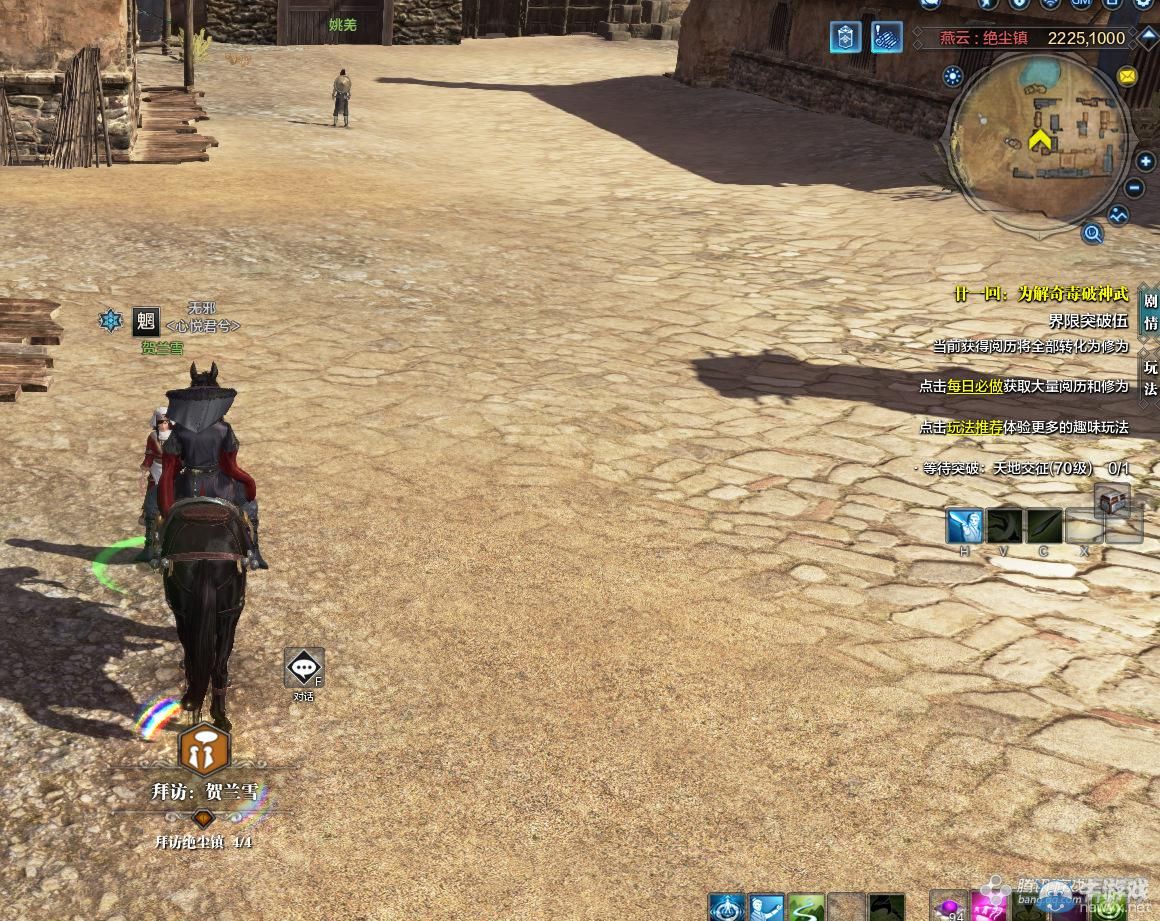1160x921 pixels.
Task: Open the exclamation scroll notice icon
Action: (x=886, y=38)
